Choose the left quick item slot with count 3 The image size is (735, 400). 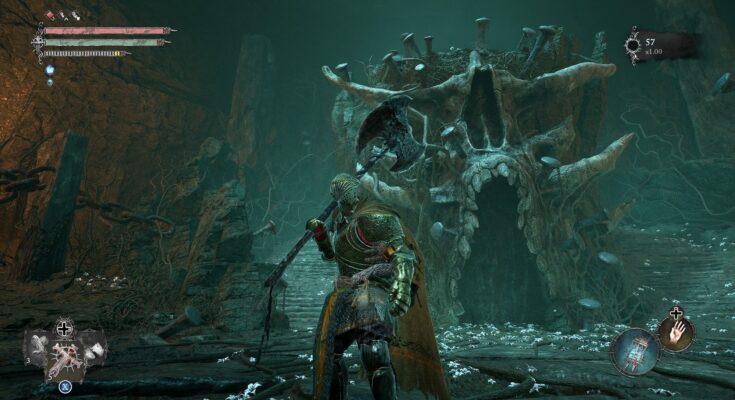pos(37,349)
